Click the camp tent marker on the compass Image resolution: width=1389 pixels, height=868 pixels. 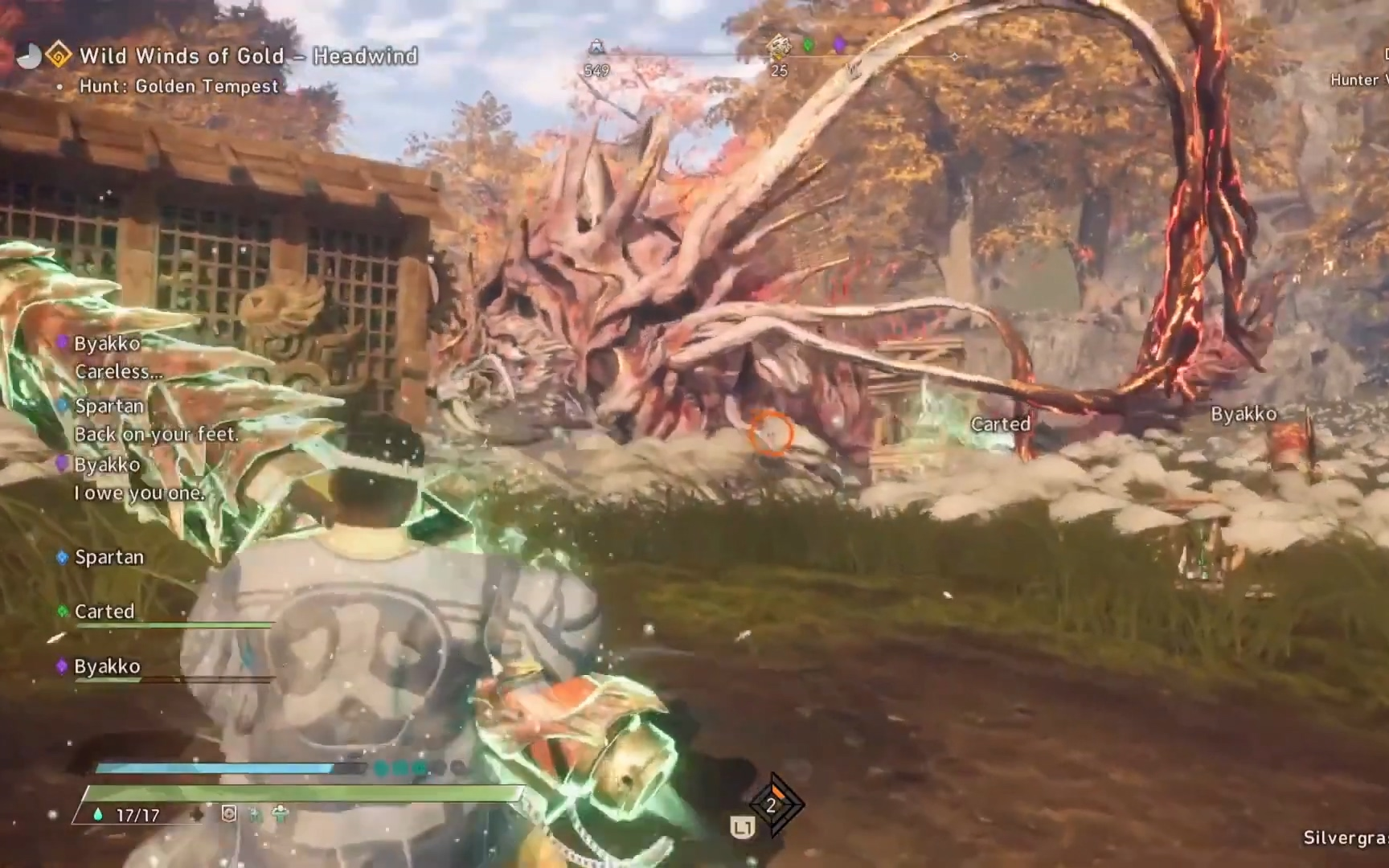point(596,47)
